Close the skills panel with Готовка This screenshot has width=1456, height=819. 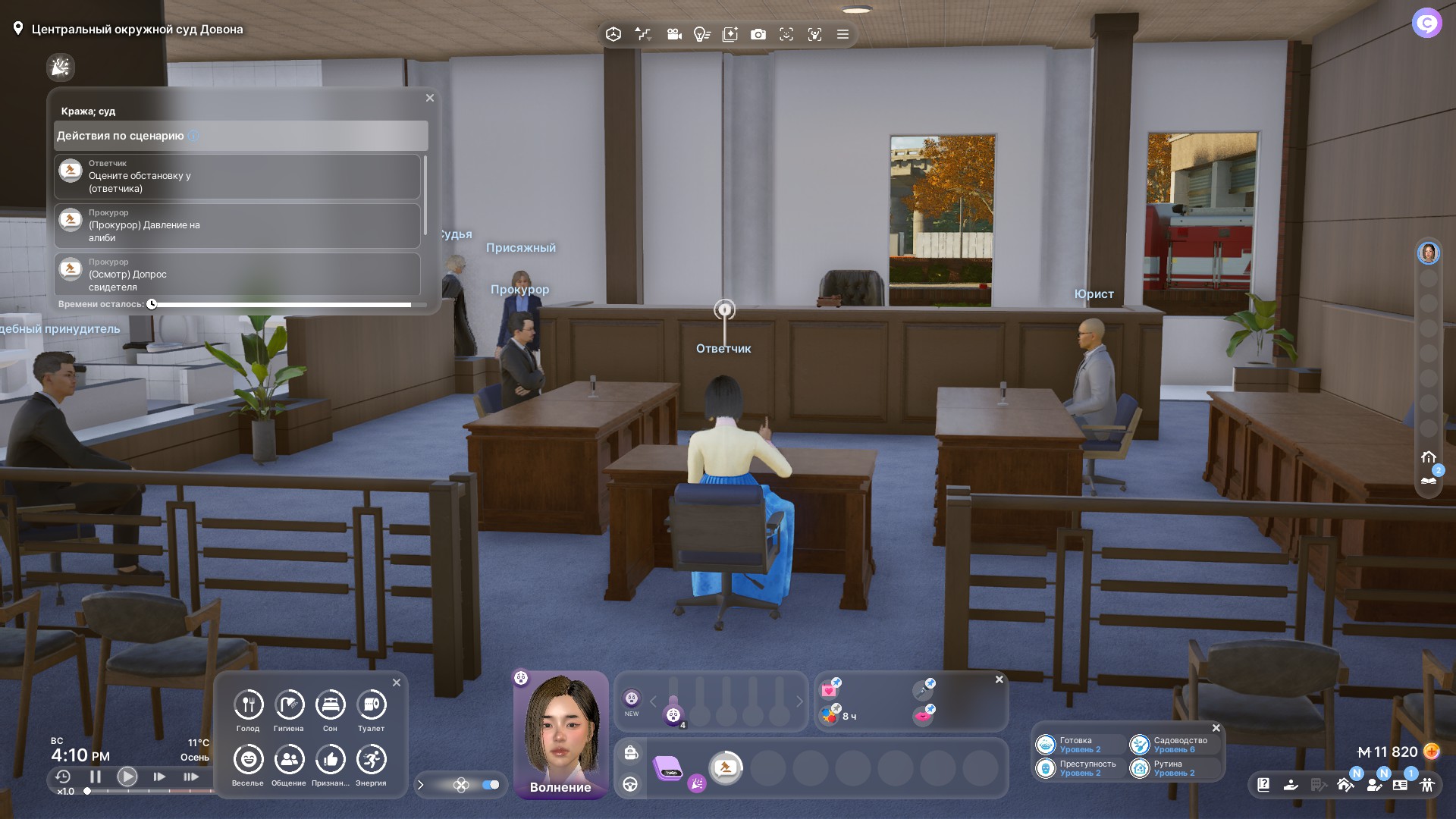point(1216,728)
